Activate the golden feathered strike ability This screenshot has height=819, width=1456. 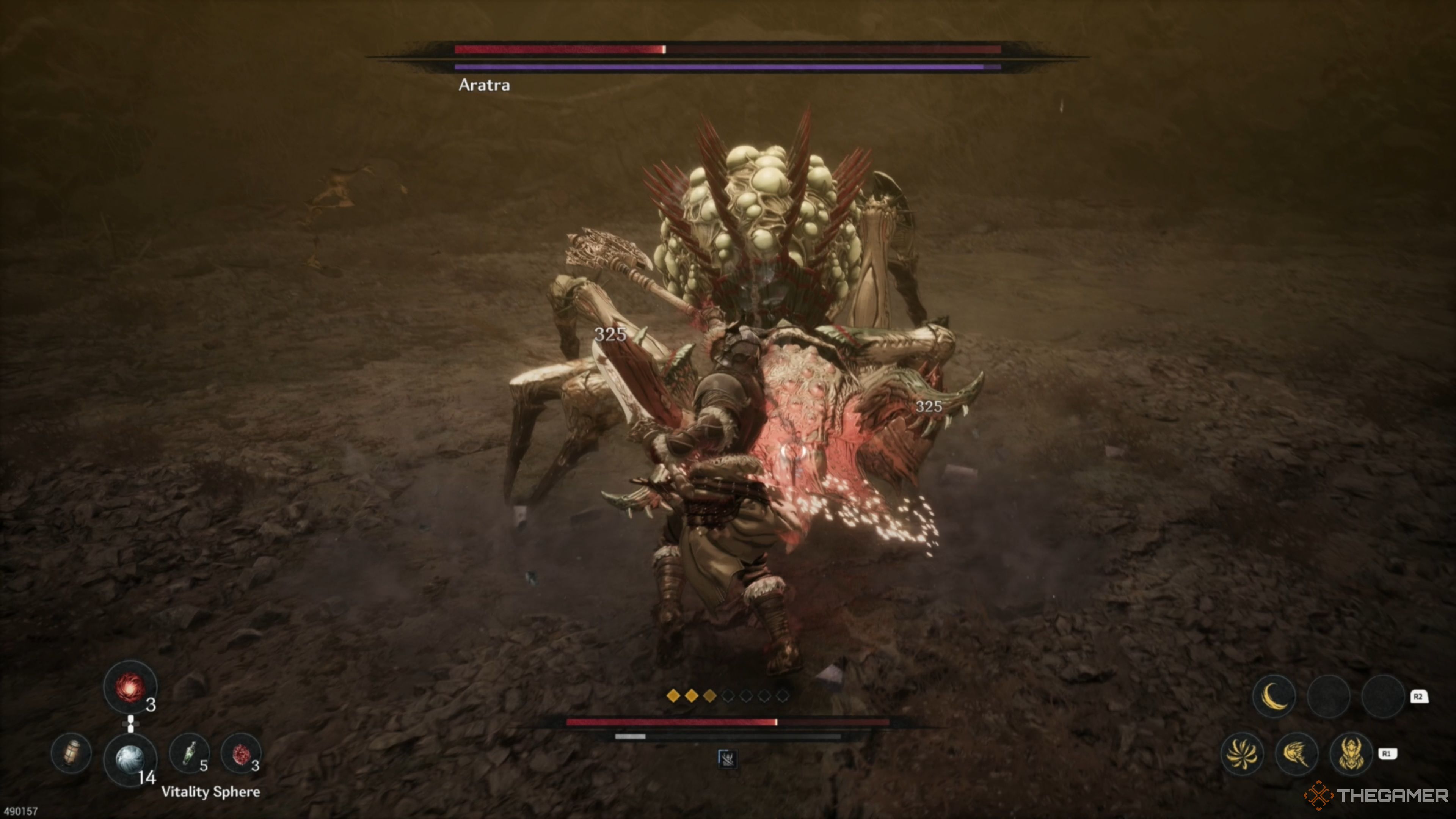click(x=1297, y=753)
